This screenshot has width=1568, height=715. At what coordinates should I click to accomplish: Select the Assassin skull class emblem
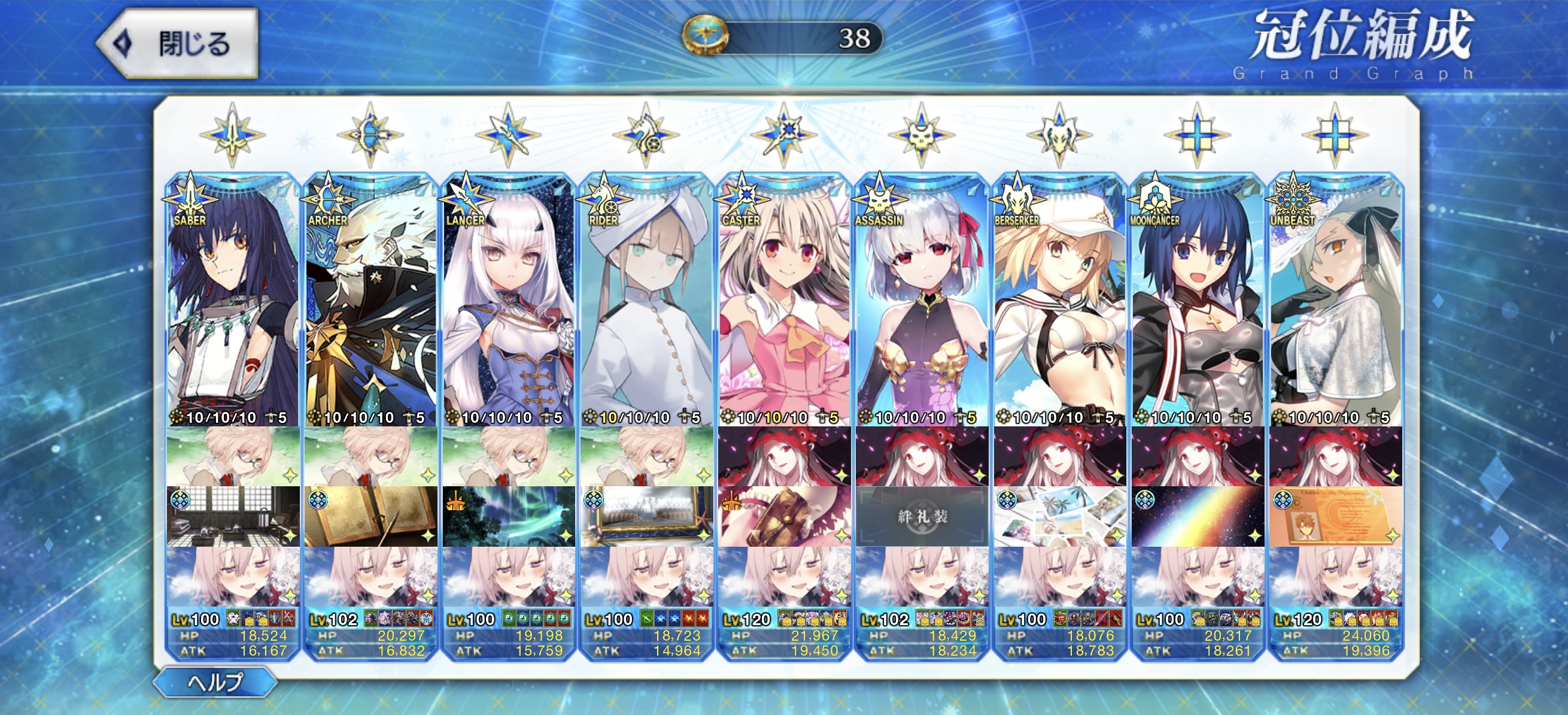[922, 135]
